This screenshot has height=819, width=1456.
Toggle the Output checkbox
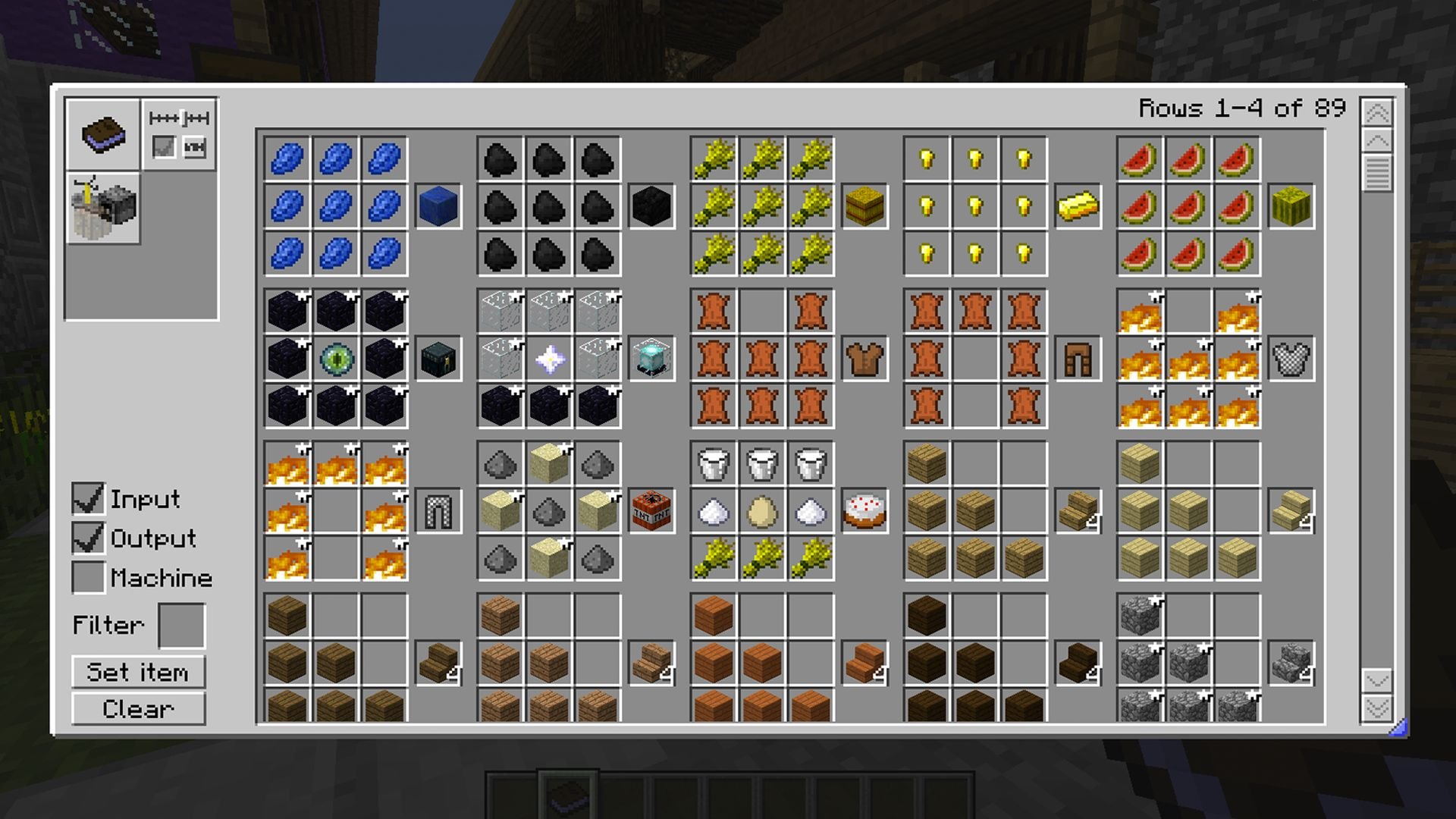pyautogui.click(x=88, y=538)
